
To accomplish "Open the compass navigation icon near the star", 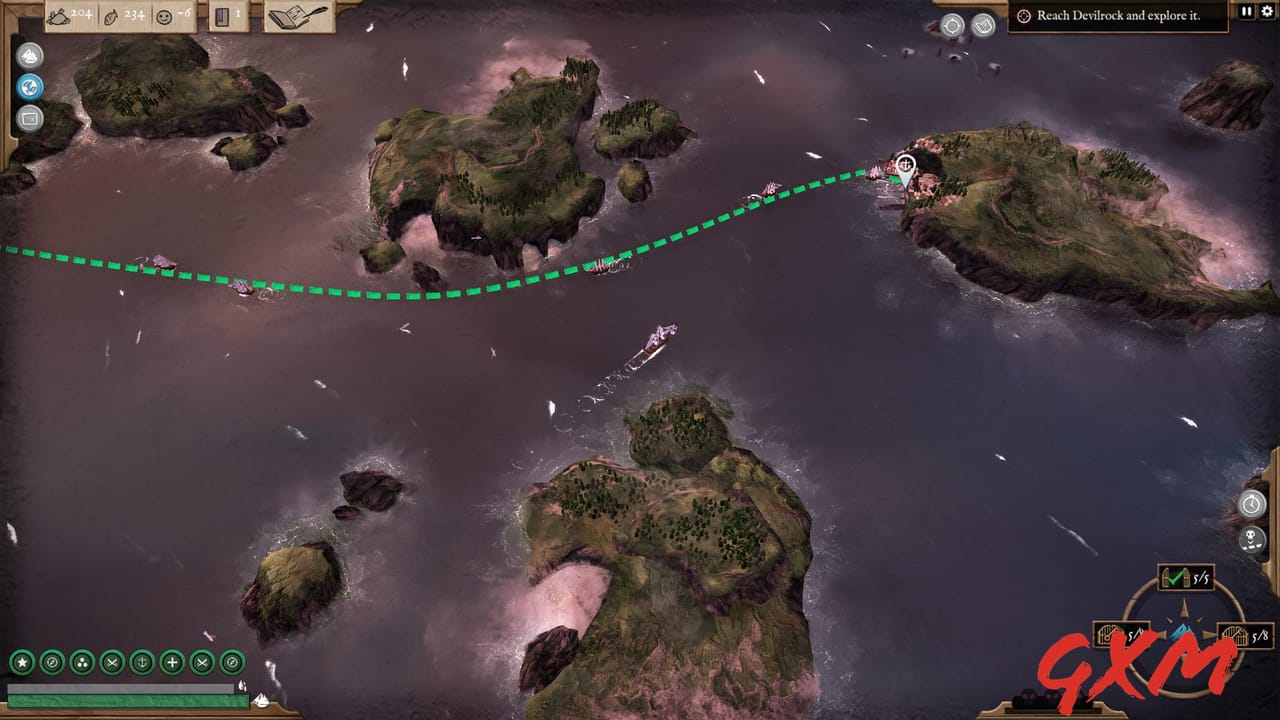I will click(x=50, y=662).
